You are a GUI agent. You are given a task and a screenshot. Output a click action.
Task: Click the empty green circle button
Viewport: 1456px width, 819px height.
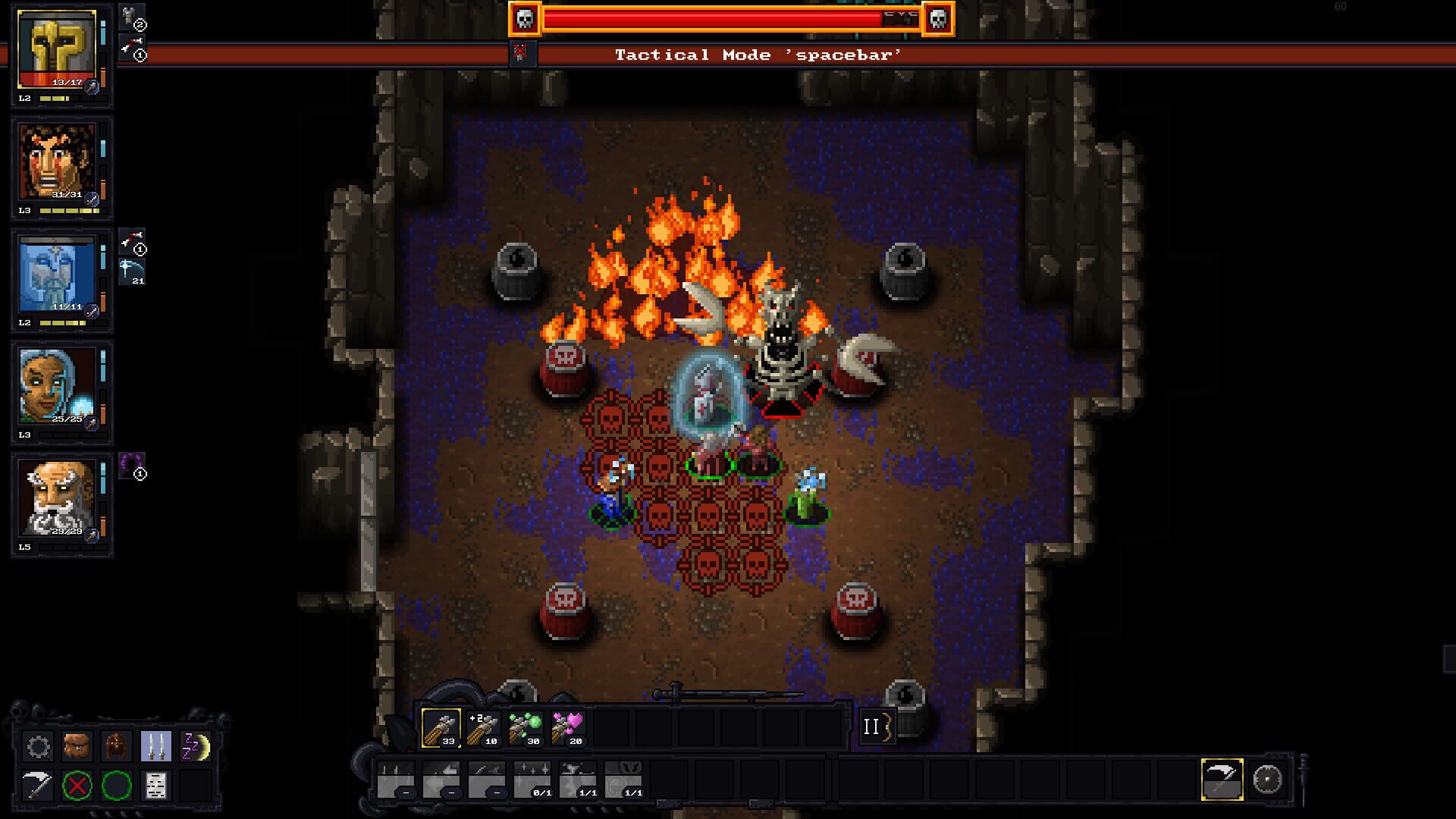coord(116,786)
